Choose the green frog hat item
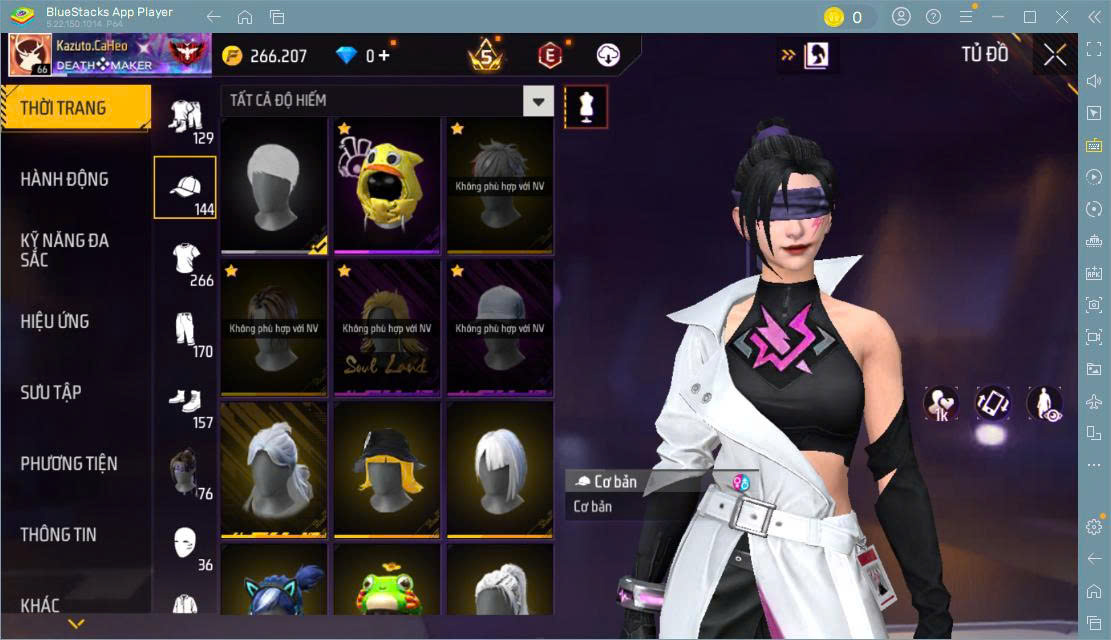1111x640 pixels. point(387,585)
